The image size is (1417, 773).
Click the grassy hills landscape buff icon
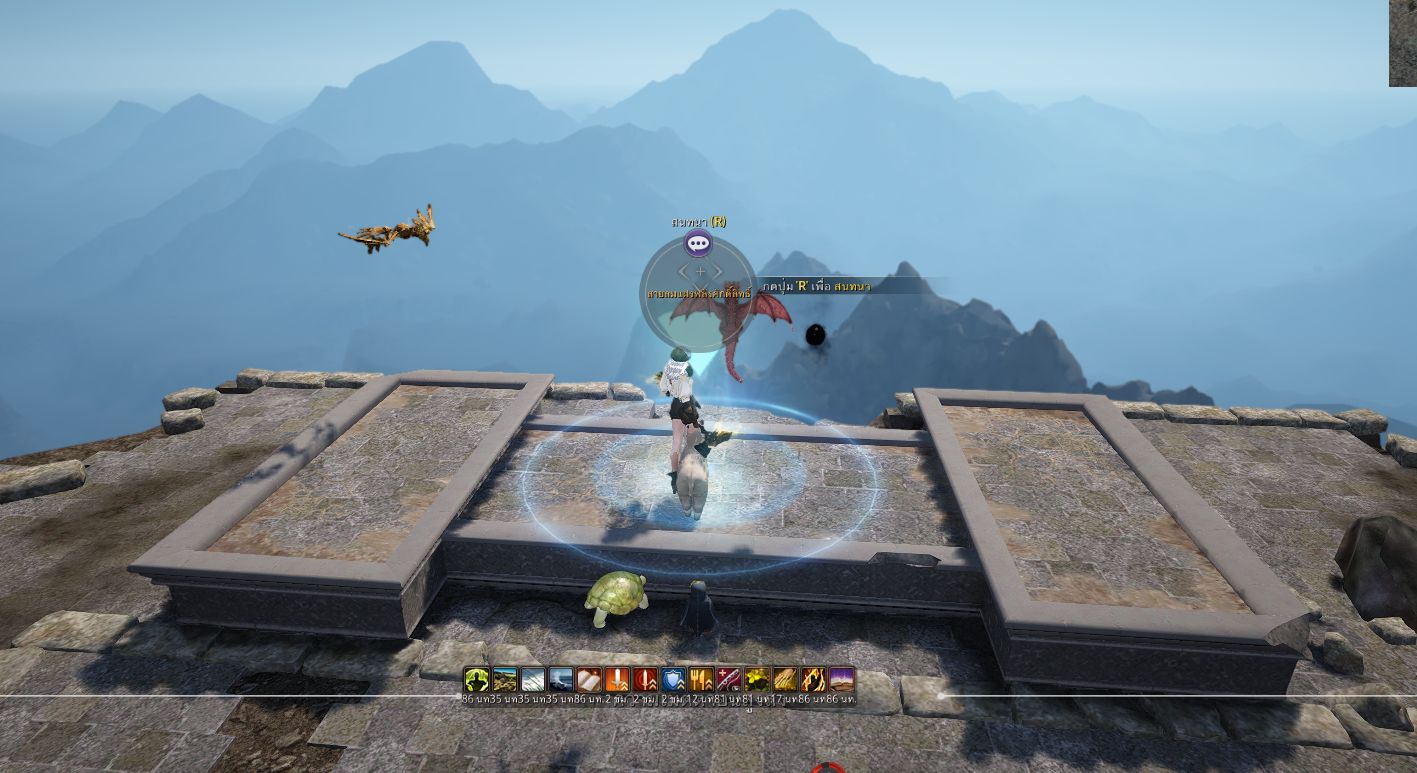point(504,680)
